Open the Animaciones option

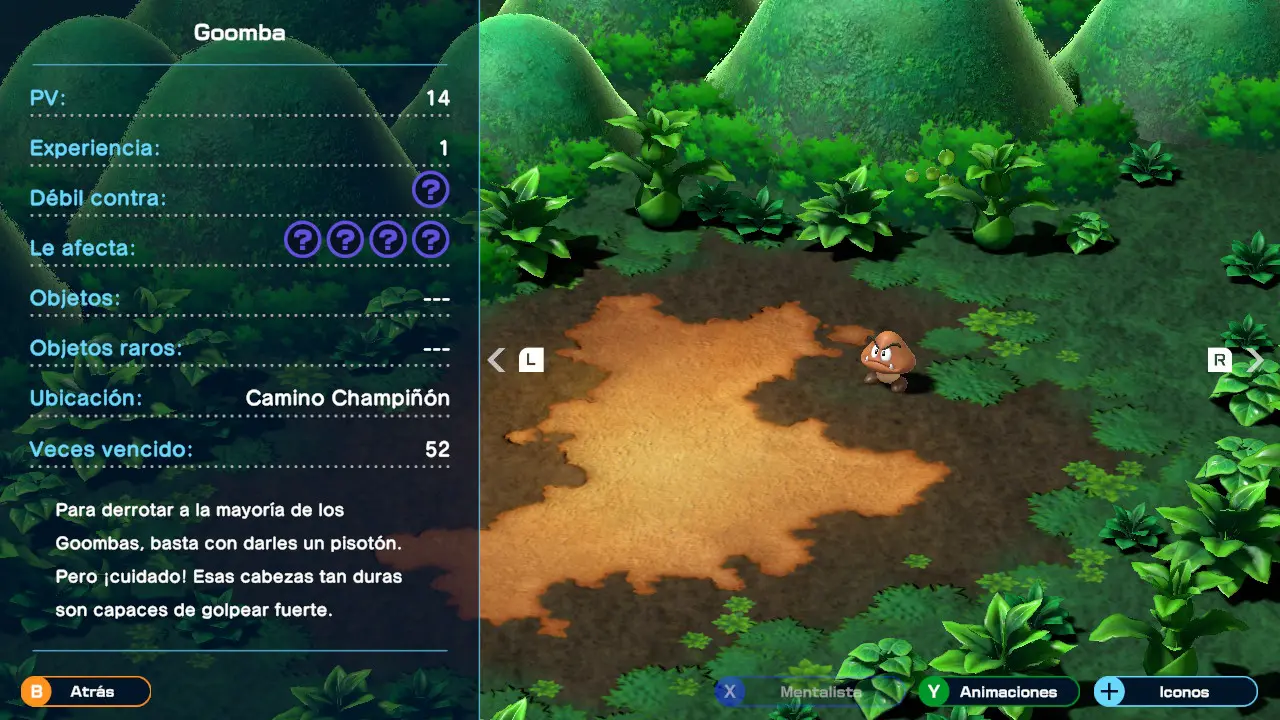[x=999, y=692]
